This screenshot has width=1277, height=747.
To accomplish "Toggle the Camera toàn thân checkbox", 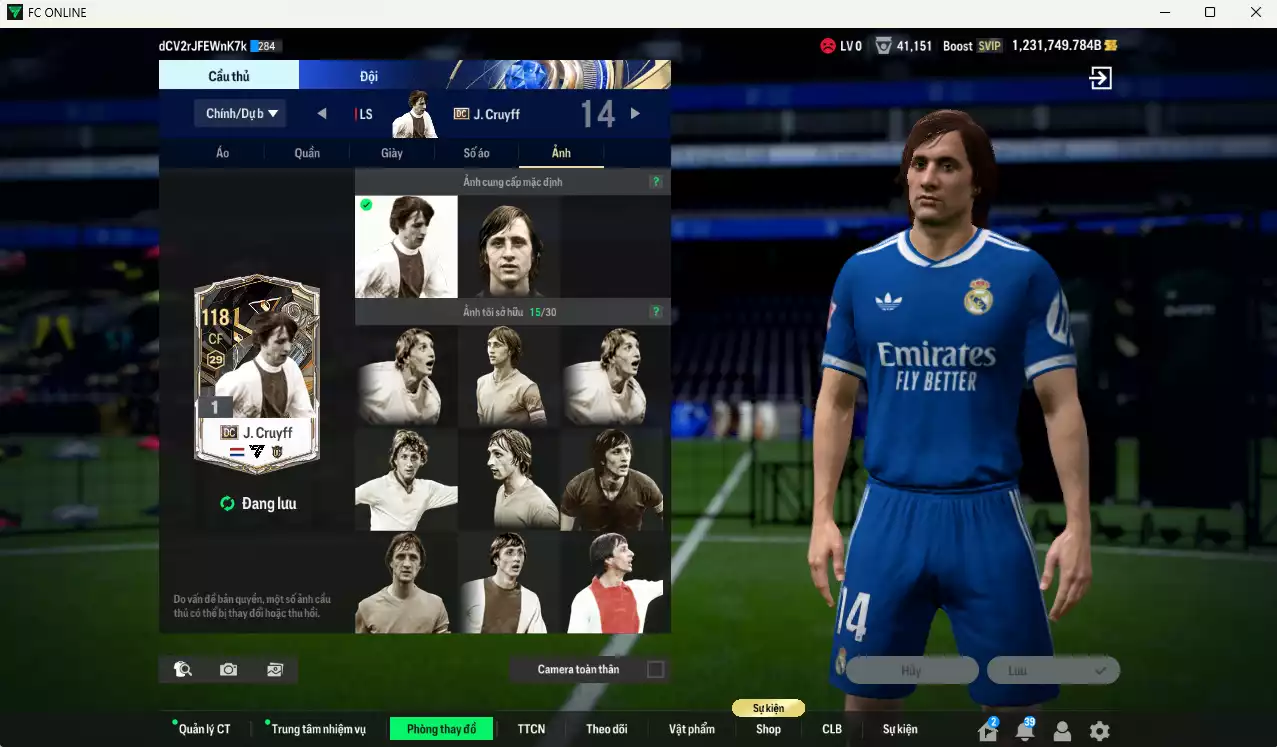I will tap(655, 669).
